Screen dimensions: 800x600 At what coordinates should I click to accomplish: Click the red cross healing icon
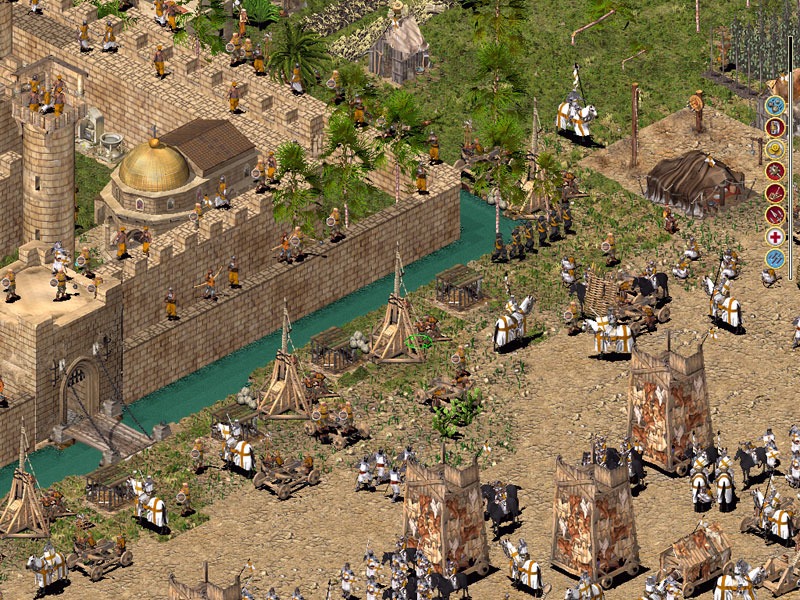(775, 237)
